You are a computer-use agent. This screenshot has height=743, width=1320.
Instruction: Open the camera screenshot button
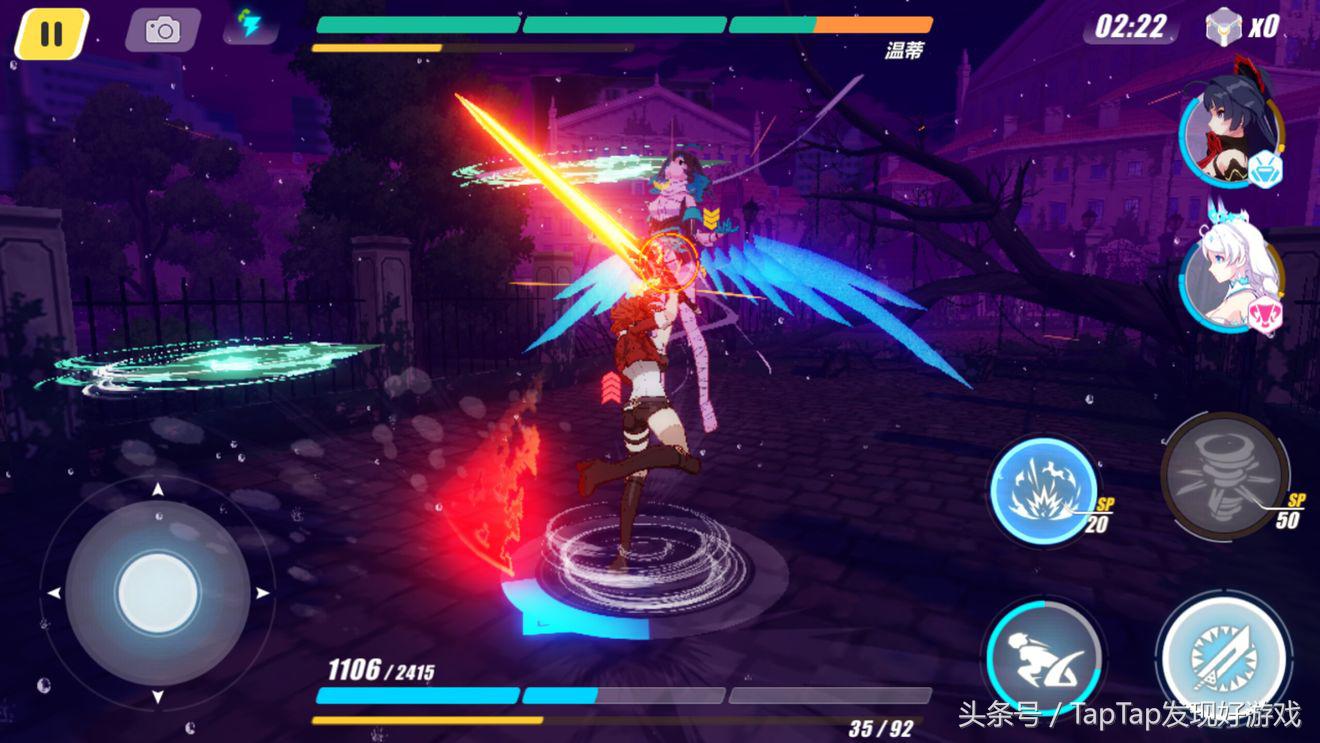162,30
